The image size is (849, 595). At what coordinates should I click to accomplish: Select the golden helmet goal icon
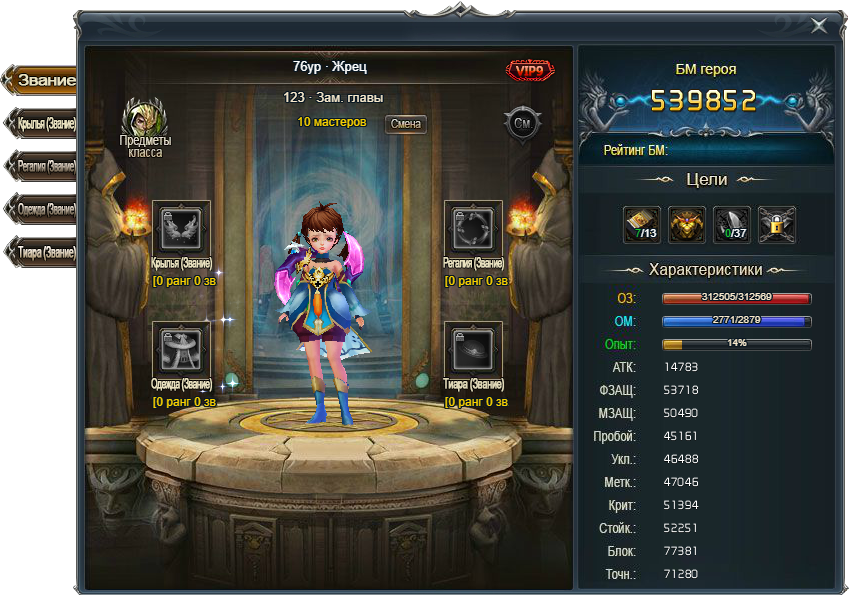click(x=687, y=223)
